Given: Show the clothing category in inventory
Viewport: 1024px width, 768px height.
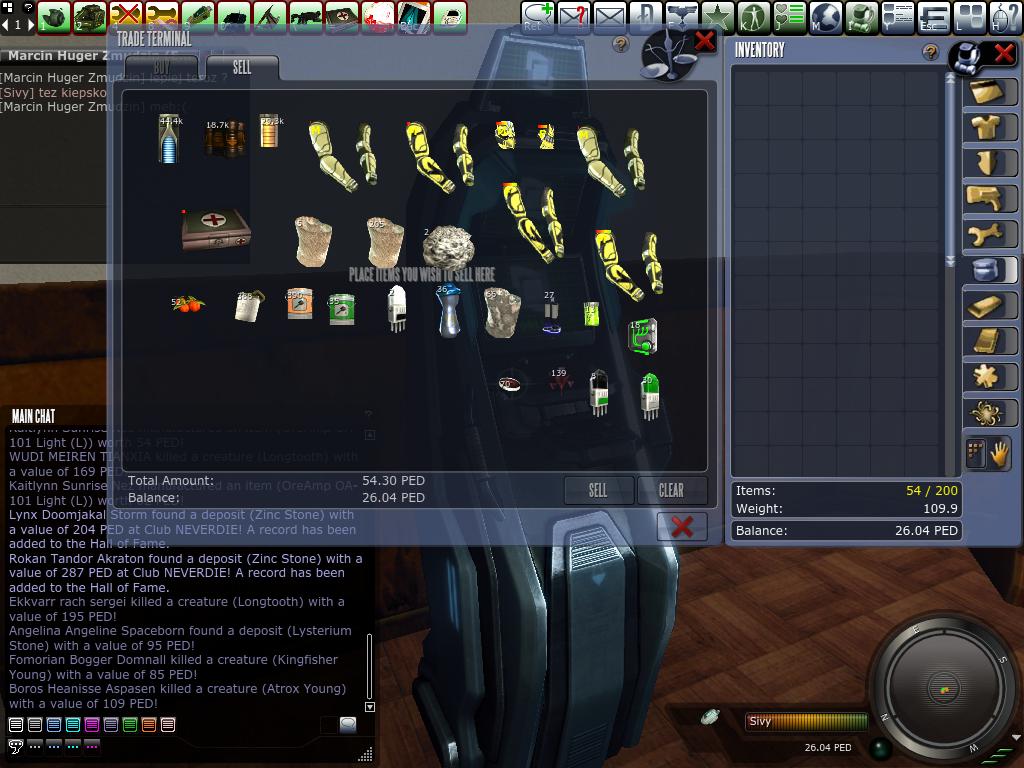Looking at the screenshot, I should pyautogui.click(x=989, y=127).
